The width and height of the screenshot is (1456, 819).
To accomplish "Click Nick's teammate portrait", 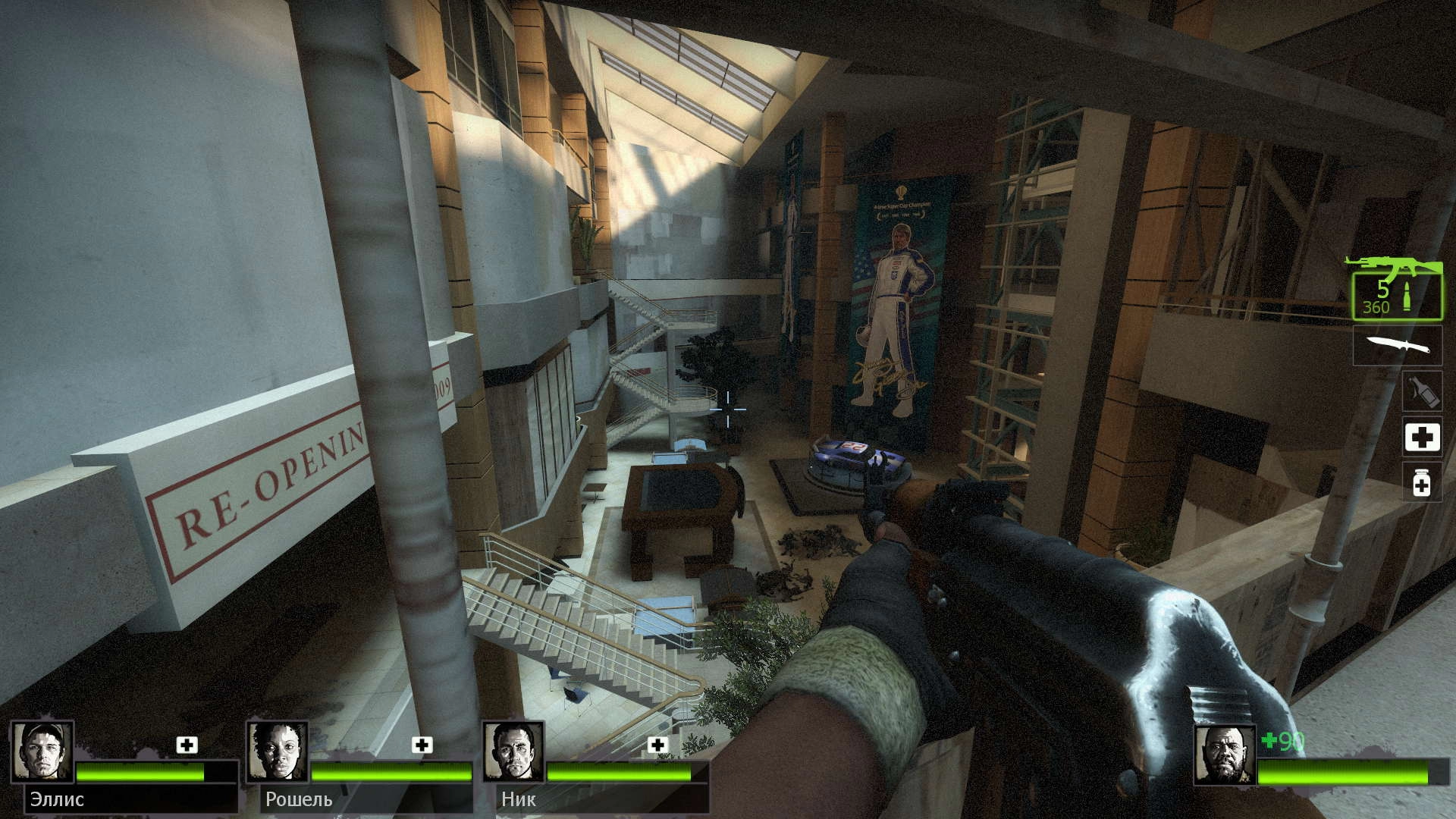I will pyautogui.click(x=513, y=752).
